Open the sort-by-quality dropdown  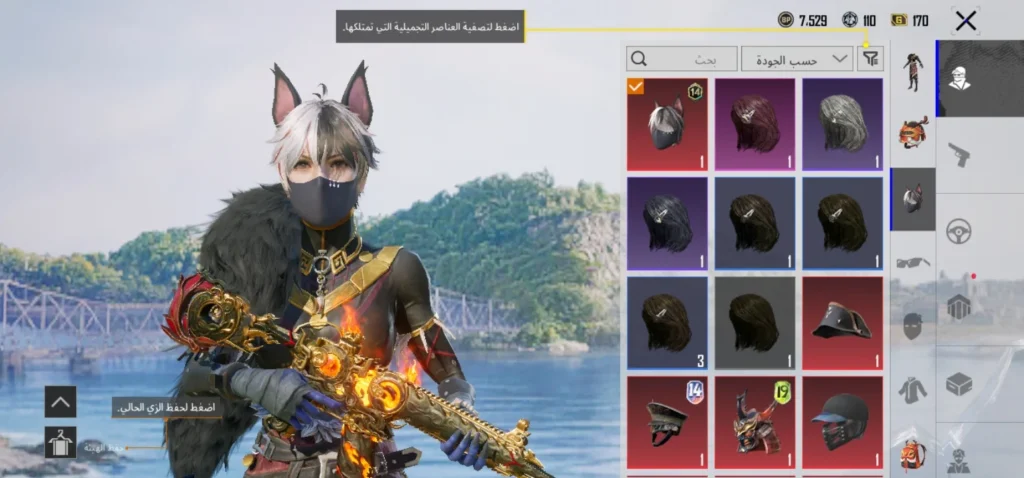point(797,60)
